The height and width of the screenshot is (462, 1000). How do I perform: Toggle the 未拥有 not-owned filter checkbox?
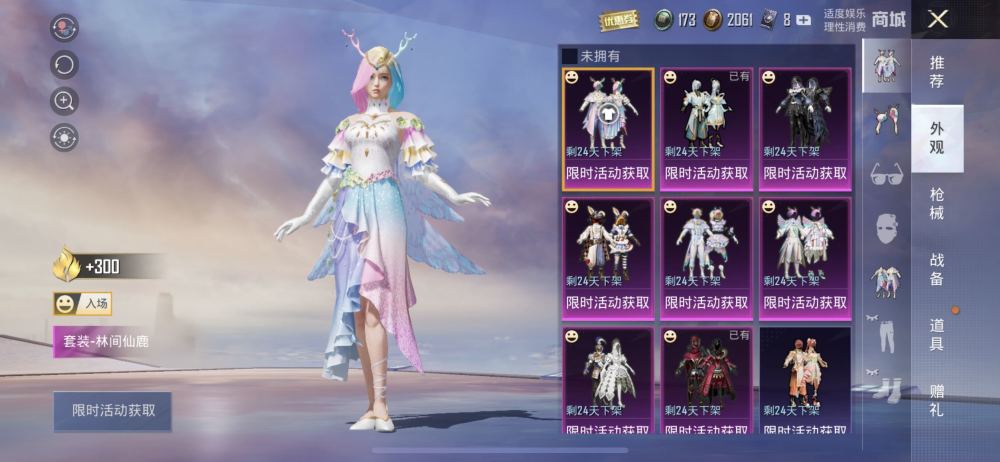coord(569,56)
